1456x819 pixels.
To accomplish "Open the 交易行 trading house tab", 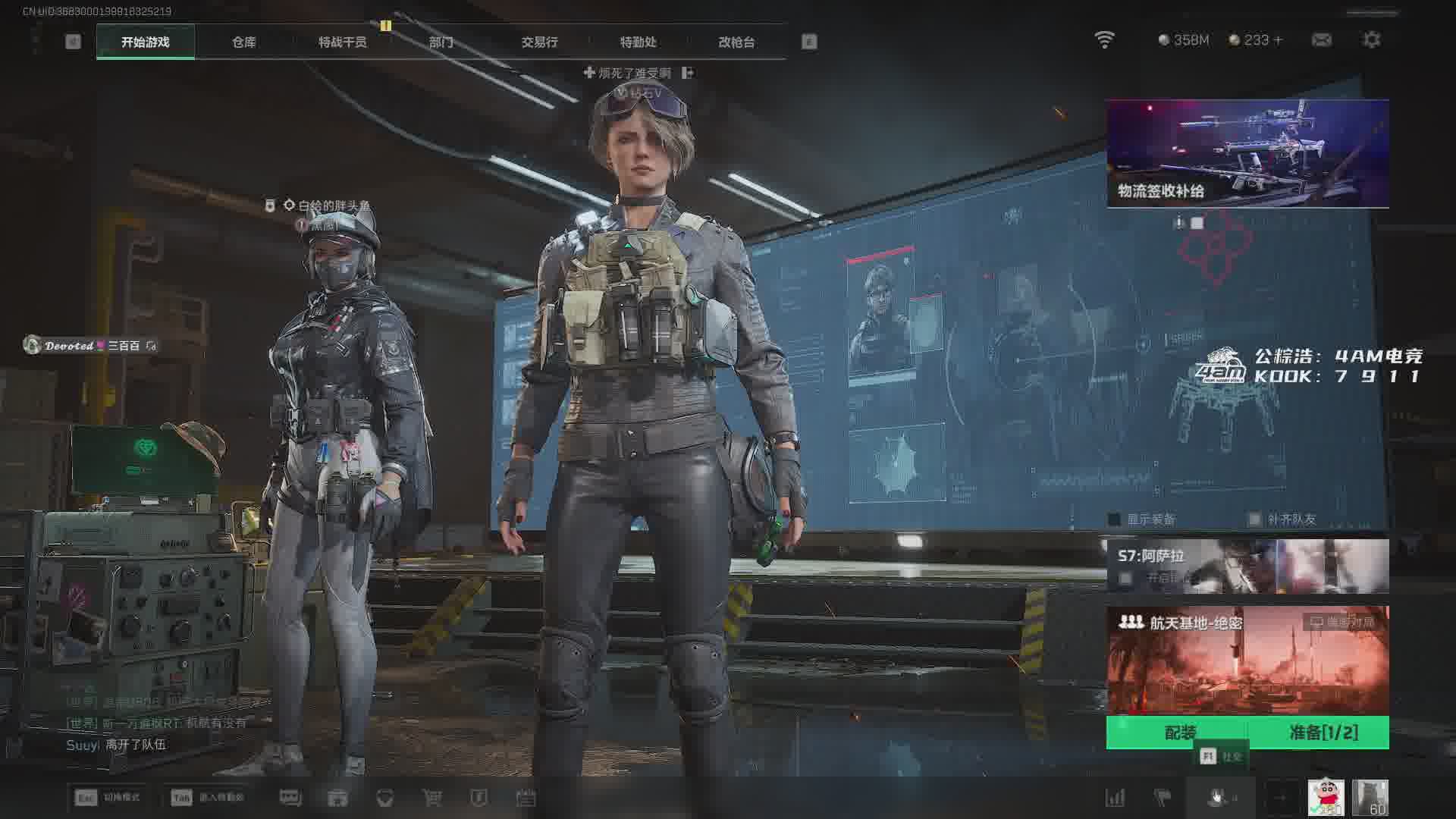I will point(539,42).
